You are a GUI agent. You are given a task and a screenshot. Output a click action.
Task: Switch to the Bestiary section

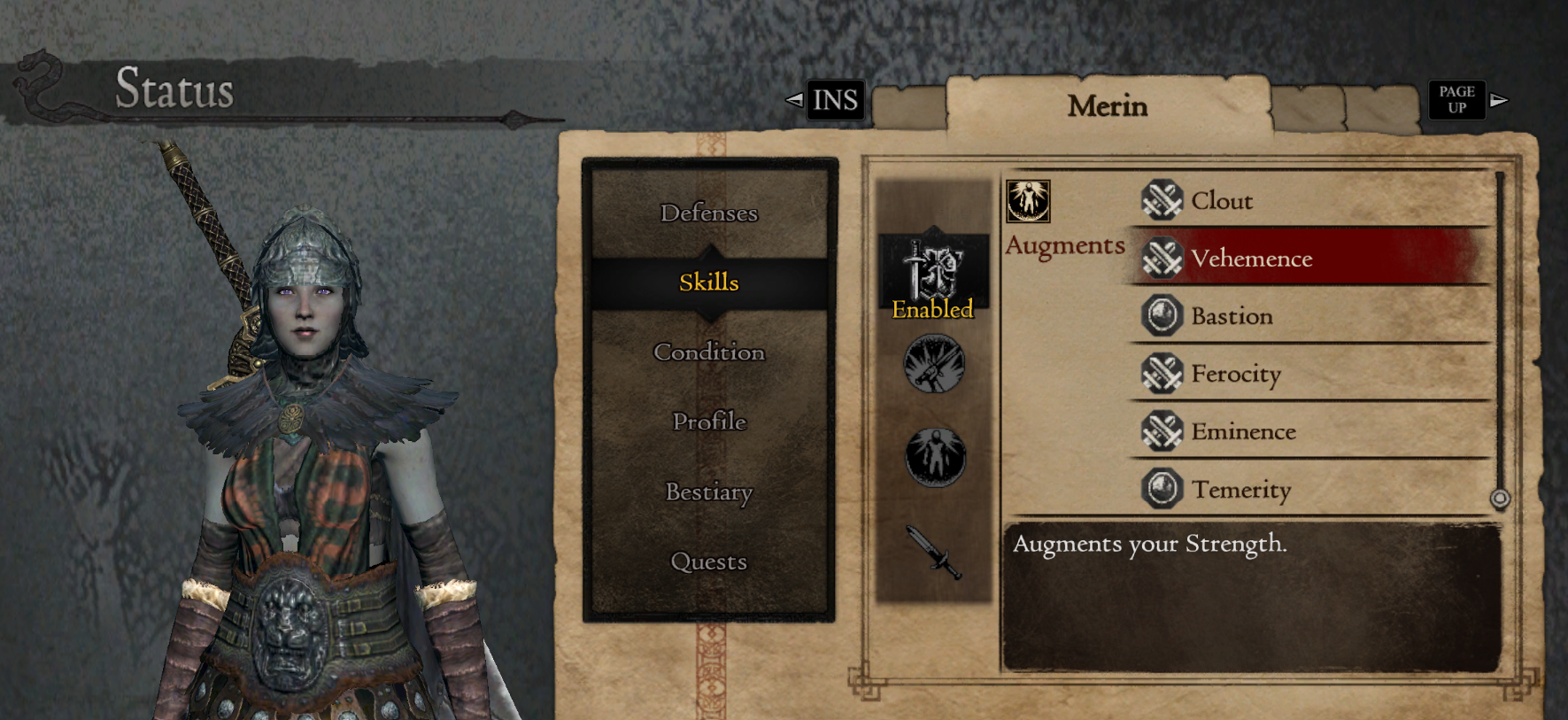pos(707,492)
